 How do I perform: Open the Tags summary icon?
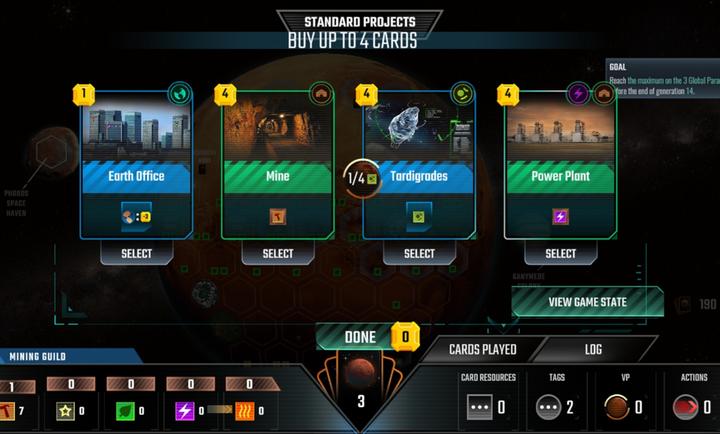(549, 407)
